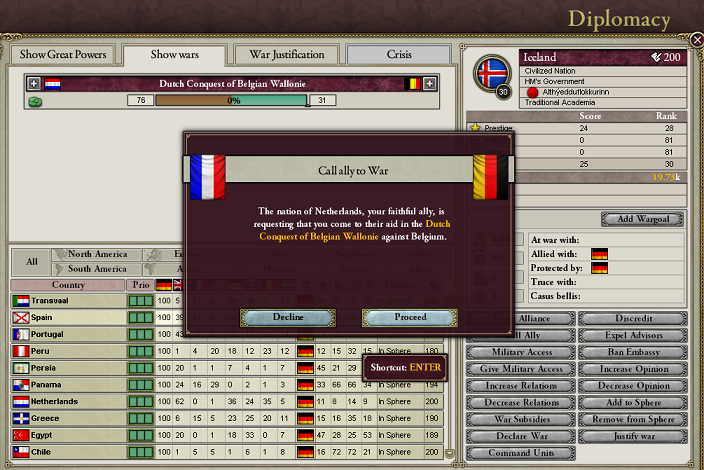Sort the list by Country column
704x470 pixels.
[x=67, y=285]
